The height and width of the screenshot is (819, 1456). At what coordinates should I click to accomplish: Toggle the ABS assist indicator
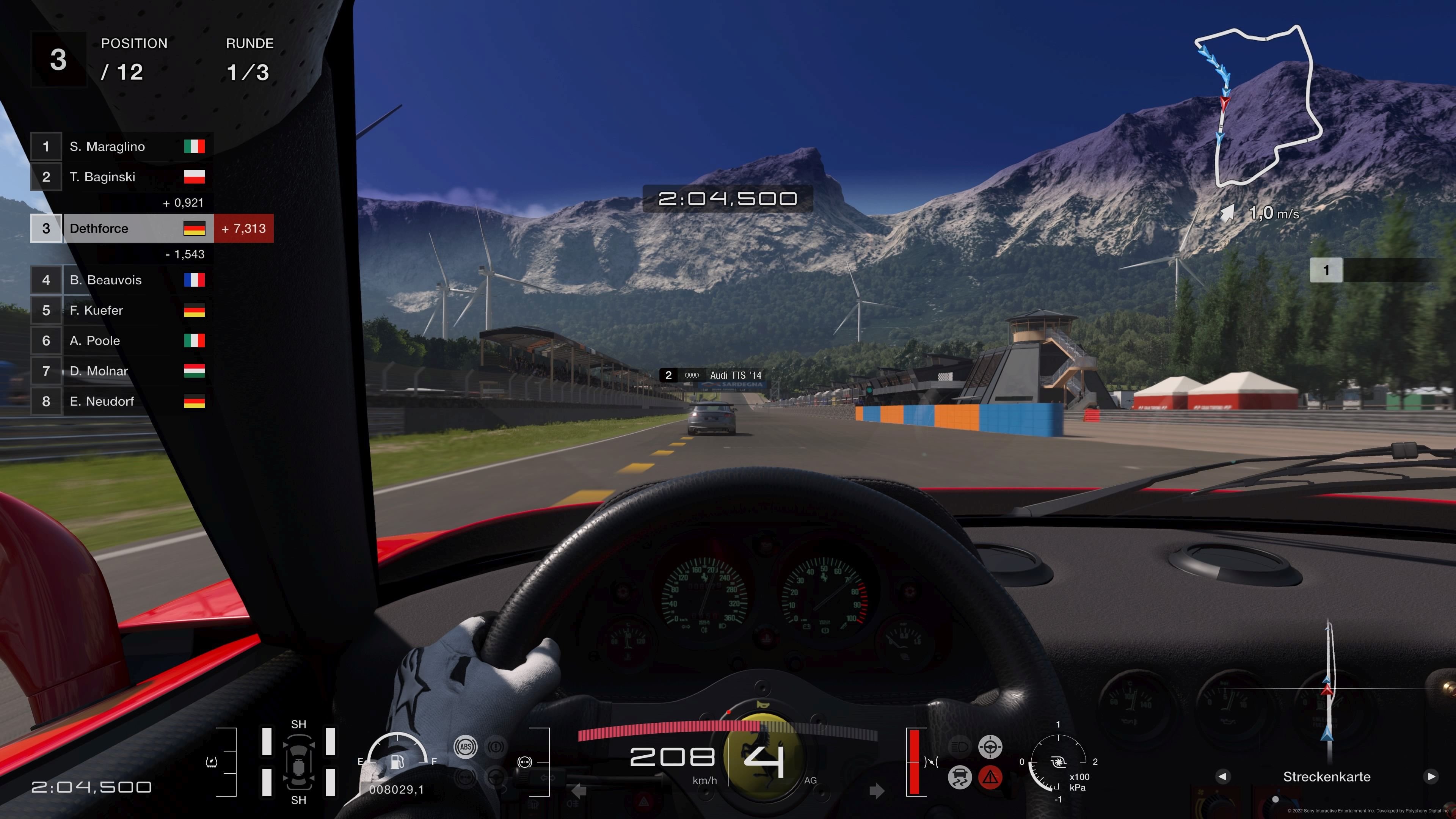point(466,747)
